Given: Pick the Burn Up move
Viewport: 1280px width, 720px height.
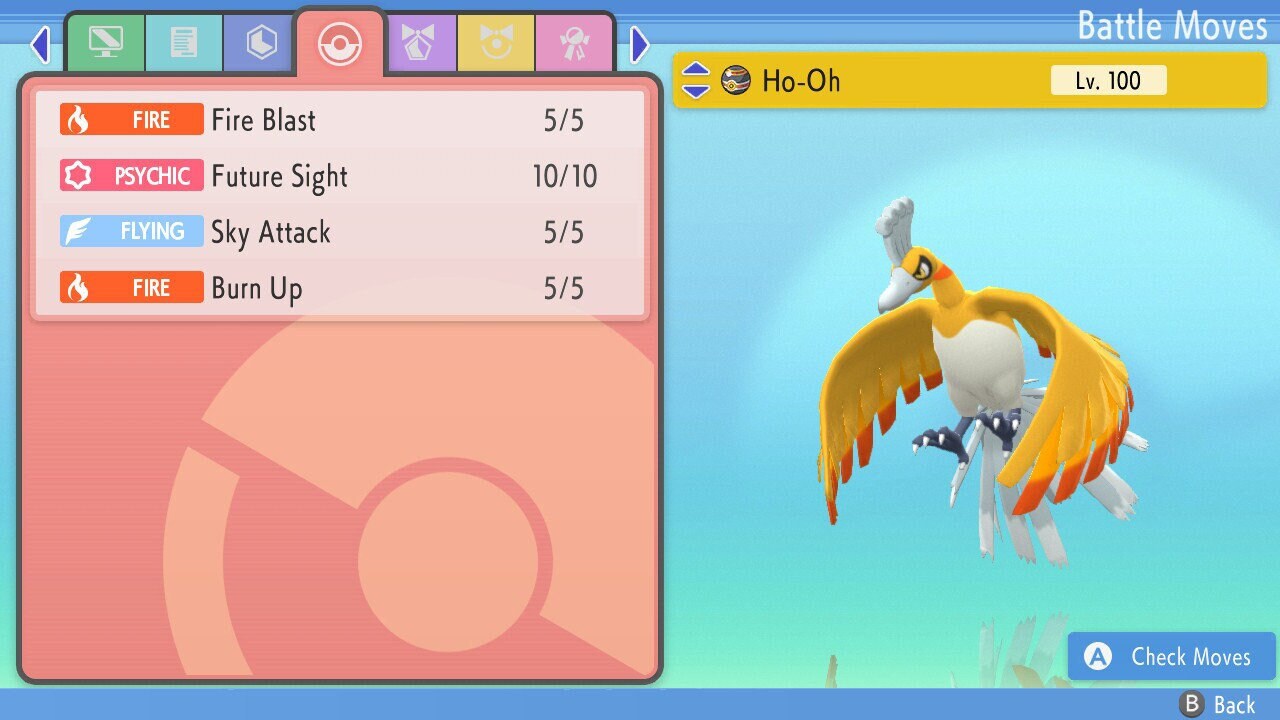Looking at the screenshot, I should pyautogui.click(x=340, y=288).
